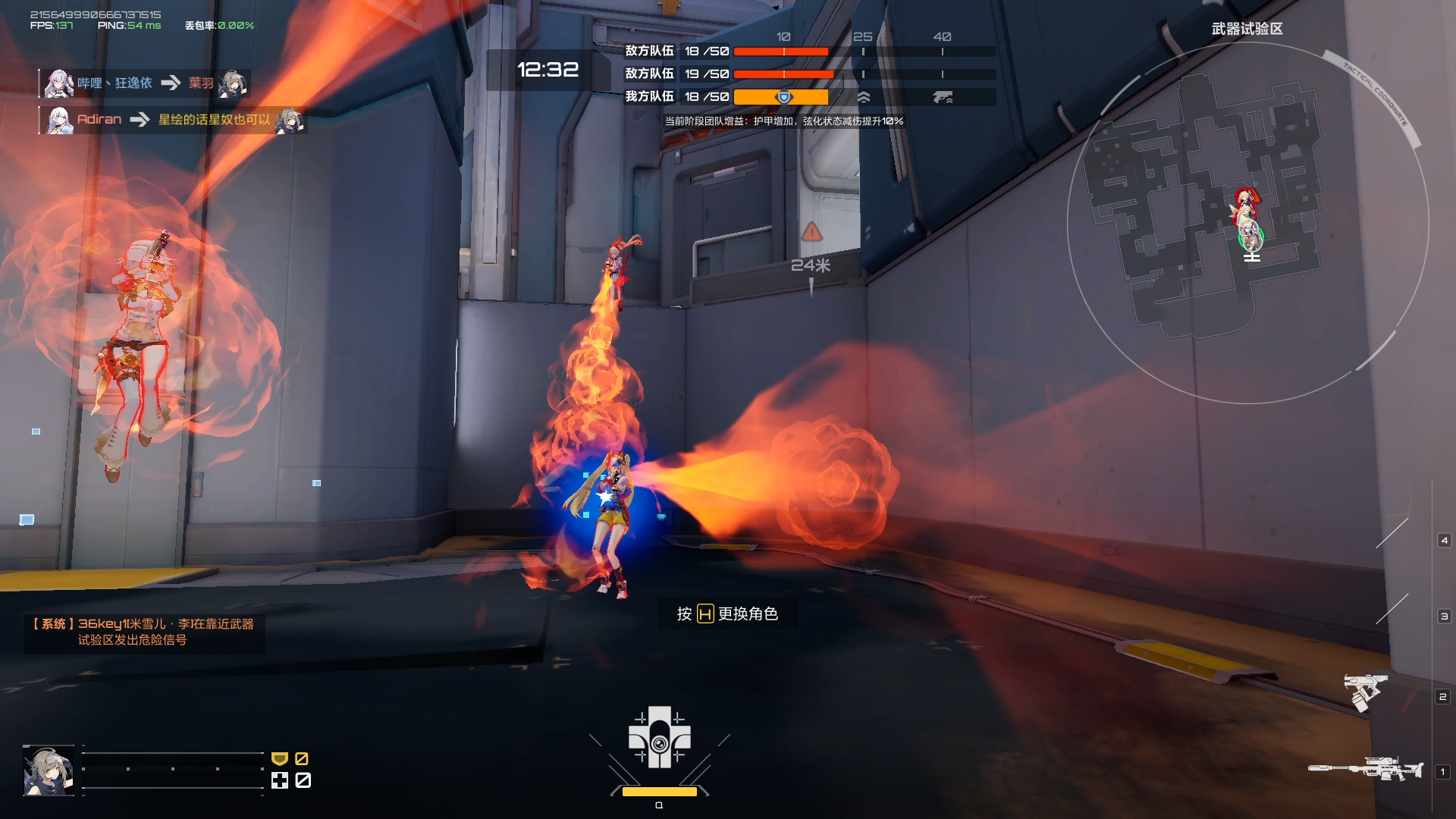
Task: Select the pistol sidearm weapon slot
Action: (x=1365, y=692)
